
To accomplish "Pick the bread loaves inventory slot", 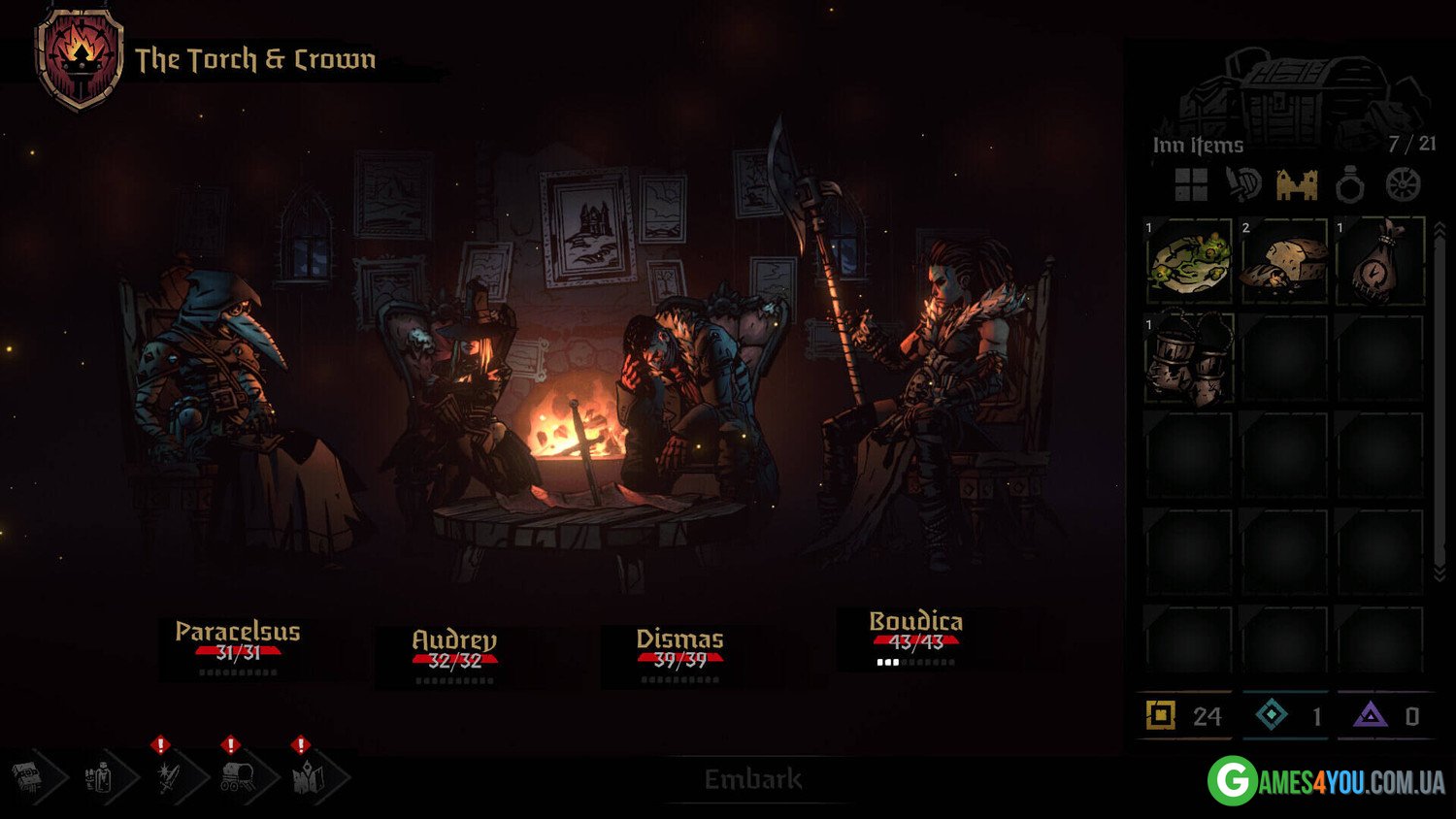I will 1284,261.
